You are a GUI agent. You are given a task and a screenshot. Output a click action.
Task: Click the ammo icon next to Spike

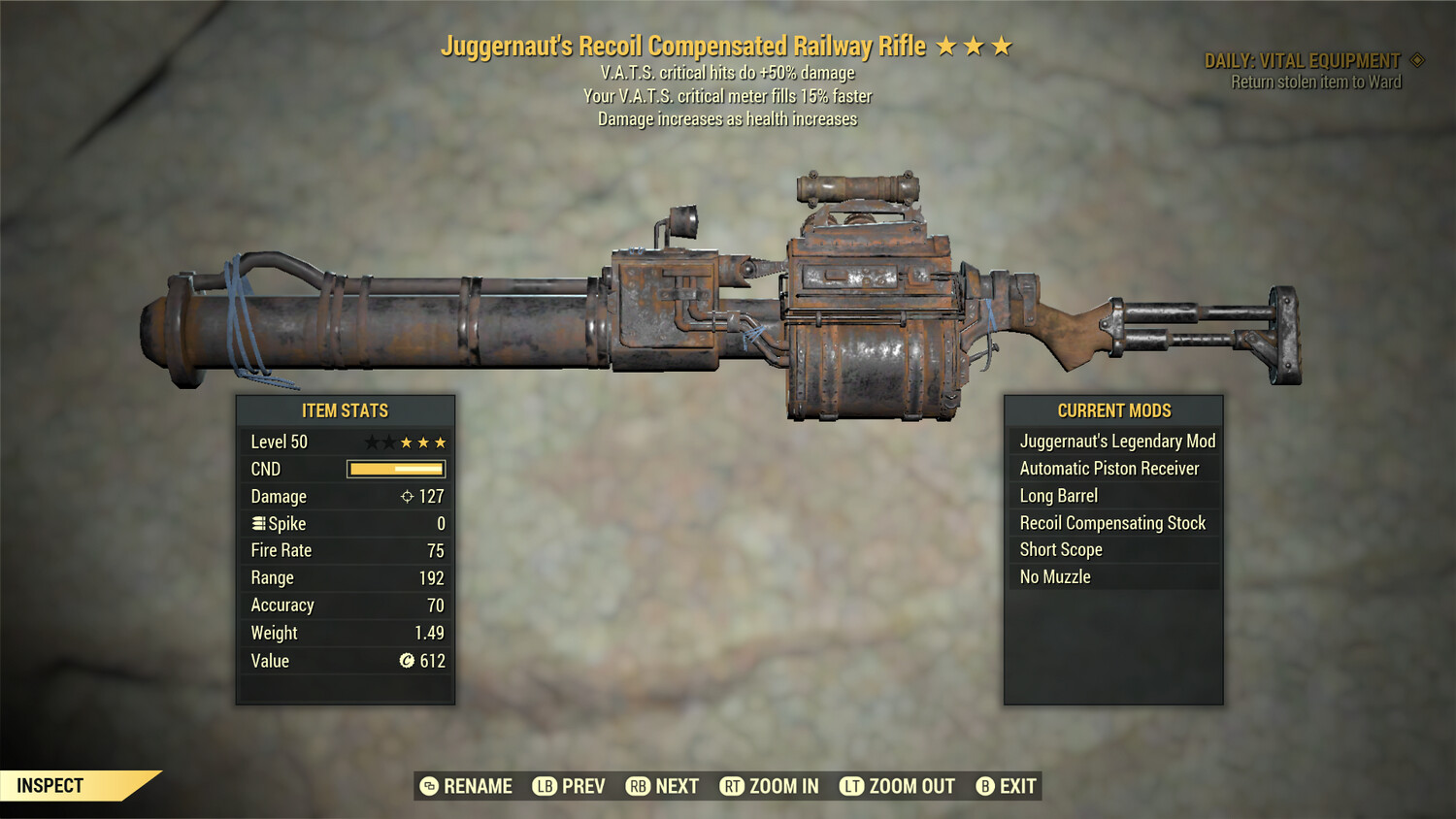pyautogui.click(x=257, y=523)
